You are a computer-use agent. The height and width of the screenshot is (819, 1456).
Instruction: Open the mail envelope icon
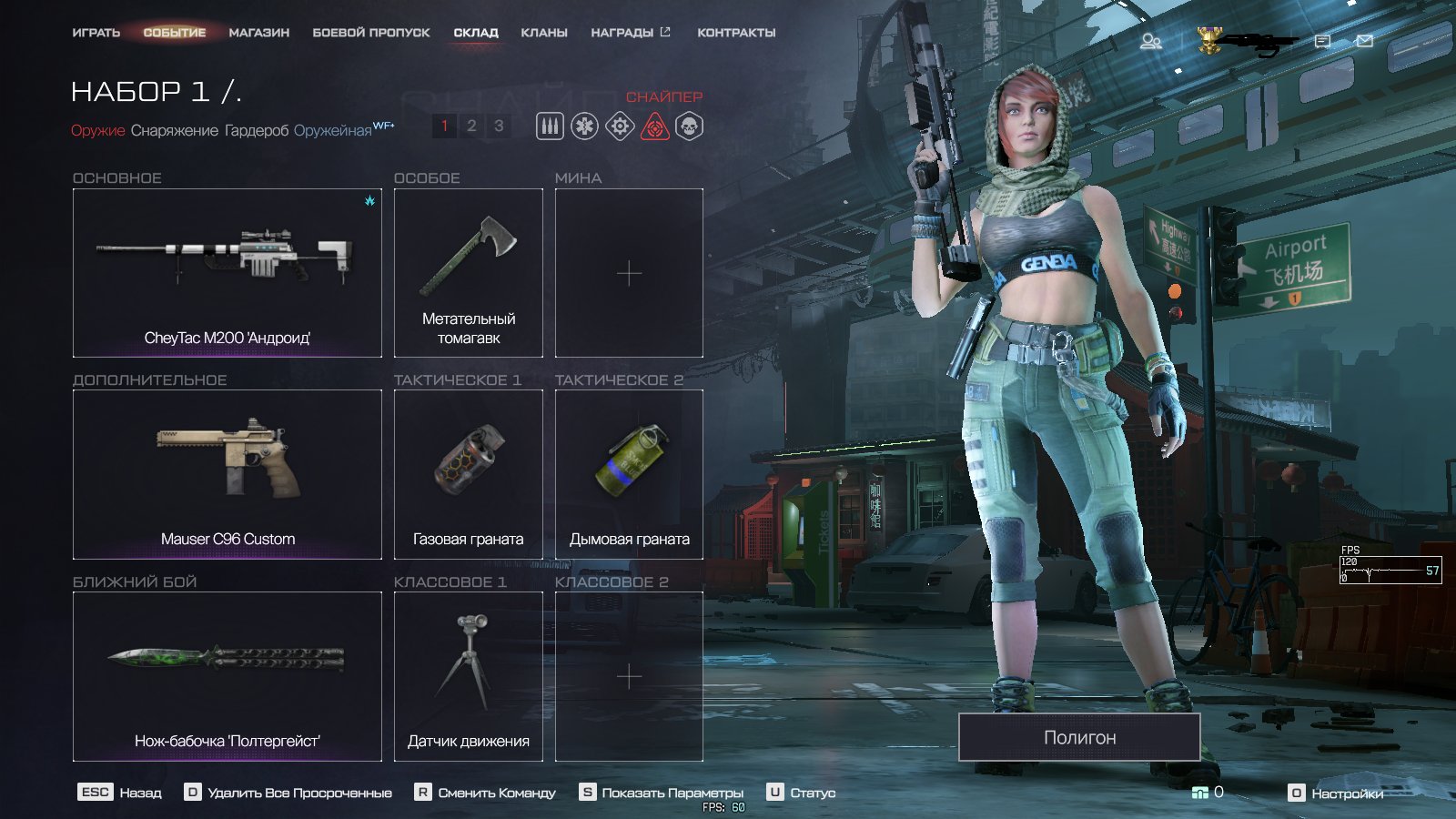click(1364, 41)
